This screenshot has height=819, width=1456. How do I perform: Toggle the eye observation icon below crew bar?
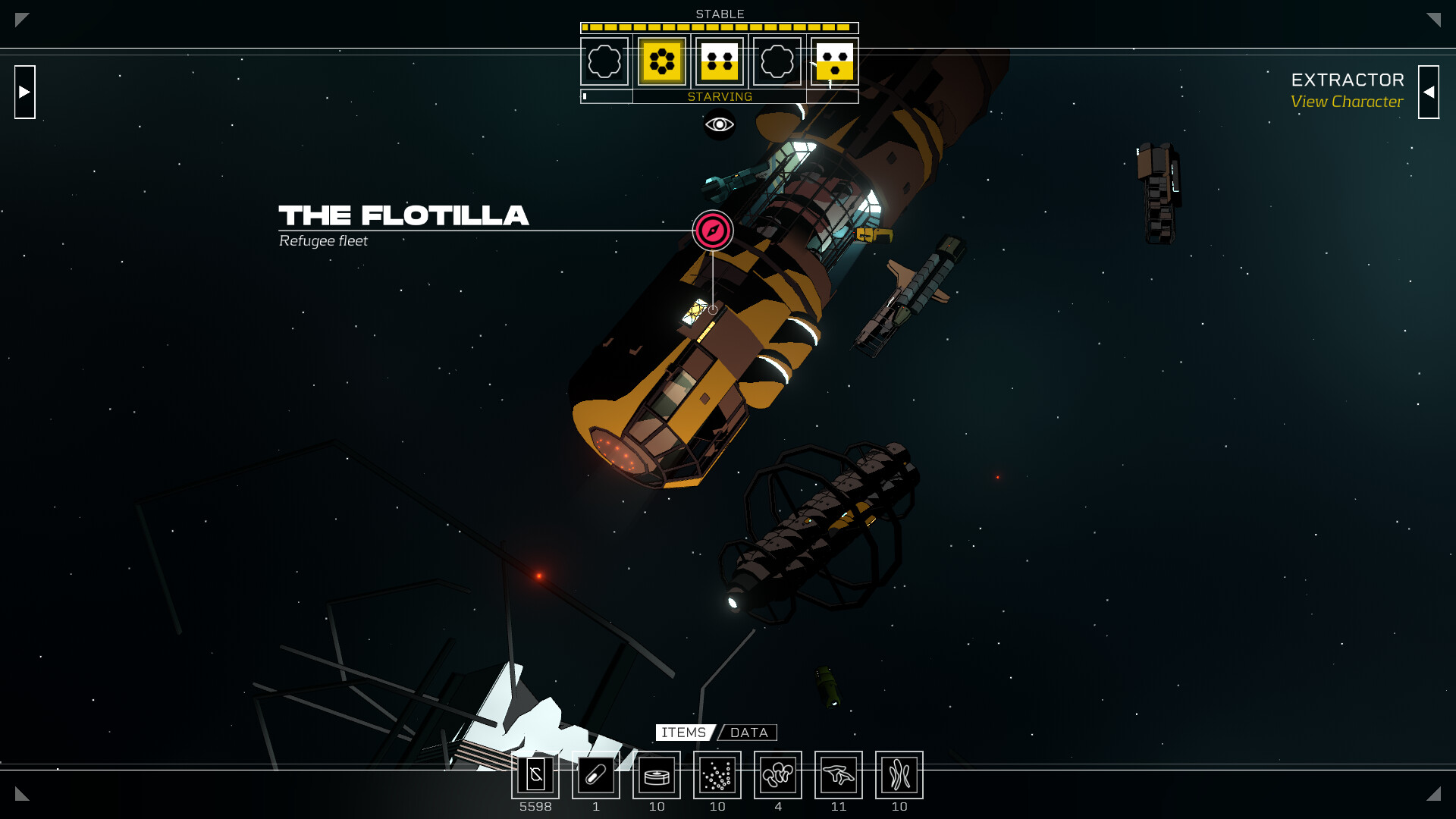[x=718, y=124]
